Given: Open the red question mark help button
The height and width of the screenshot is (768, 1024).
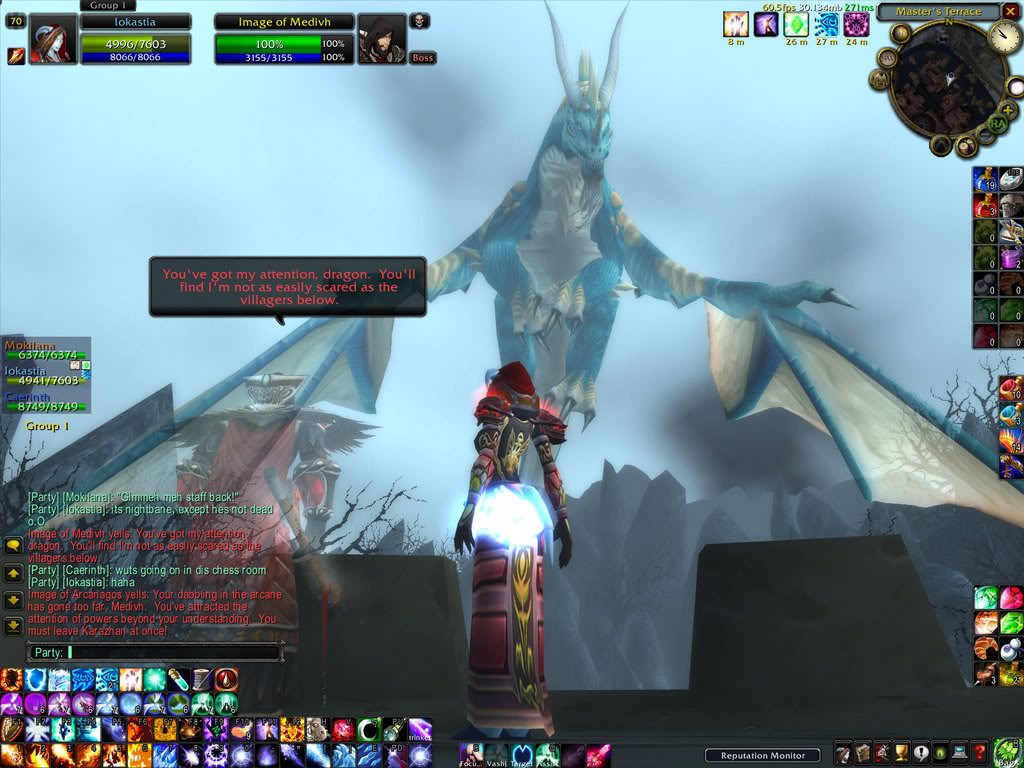Looking at the screenshot, I should tap(981, 753).
